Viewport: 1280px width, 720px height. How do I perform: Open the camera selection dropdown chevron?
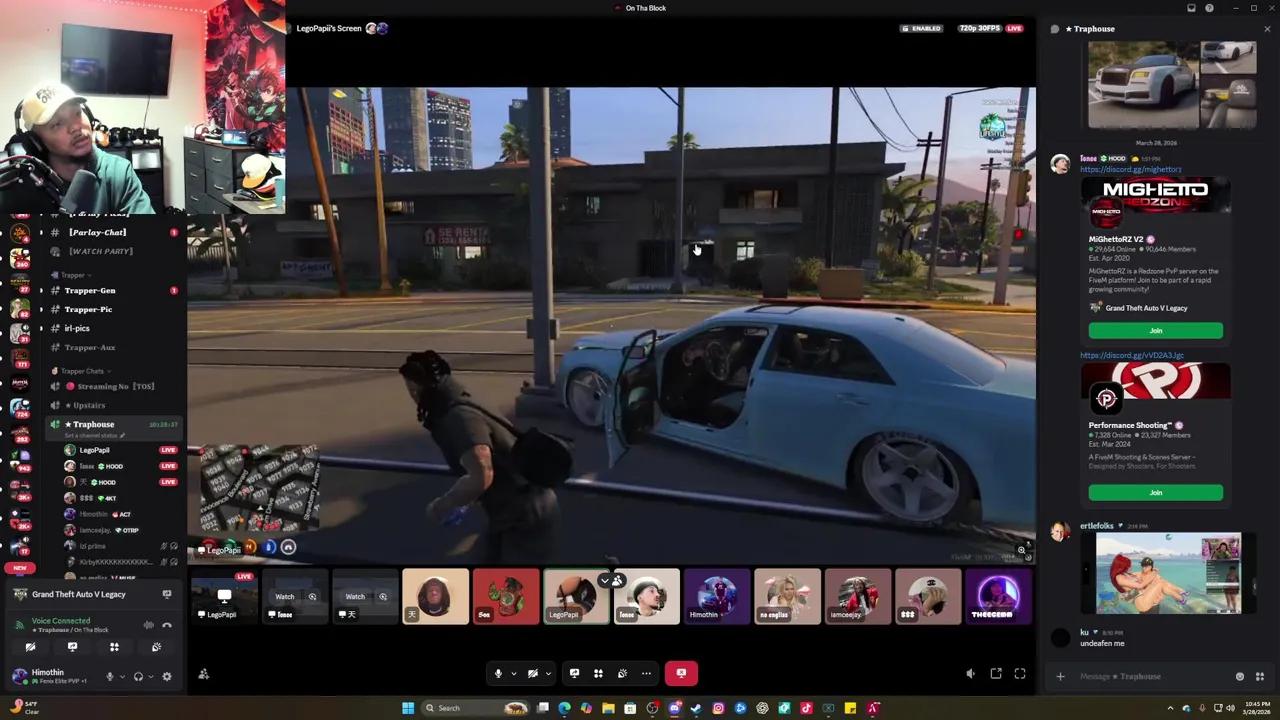[x=548, y=673]
